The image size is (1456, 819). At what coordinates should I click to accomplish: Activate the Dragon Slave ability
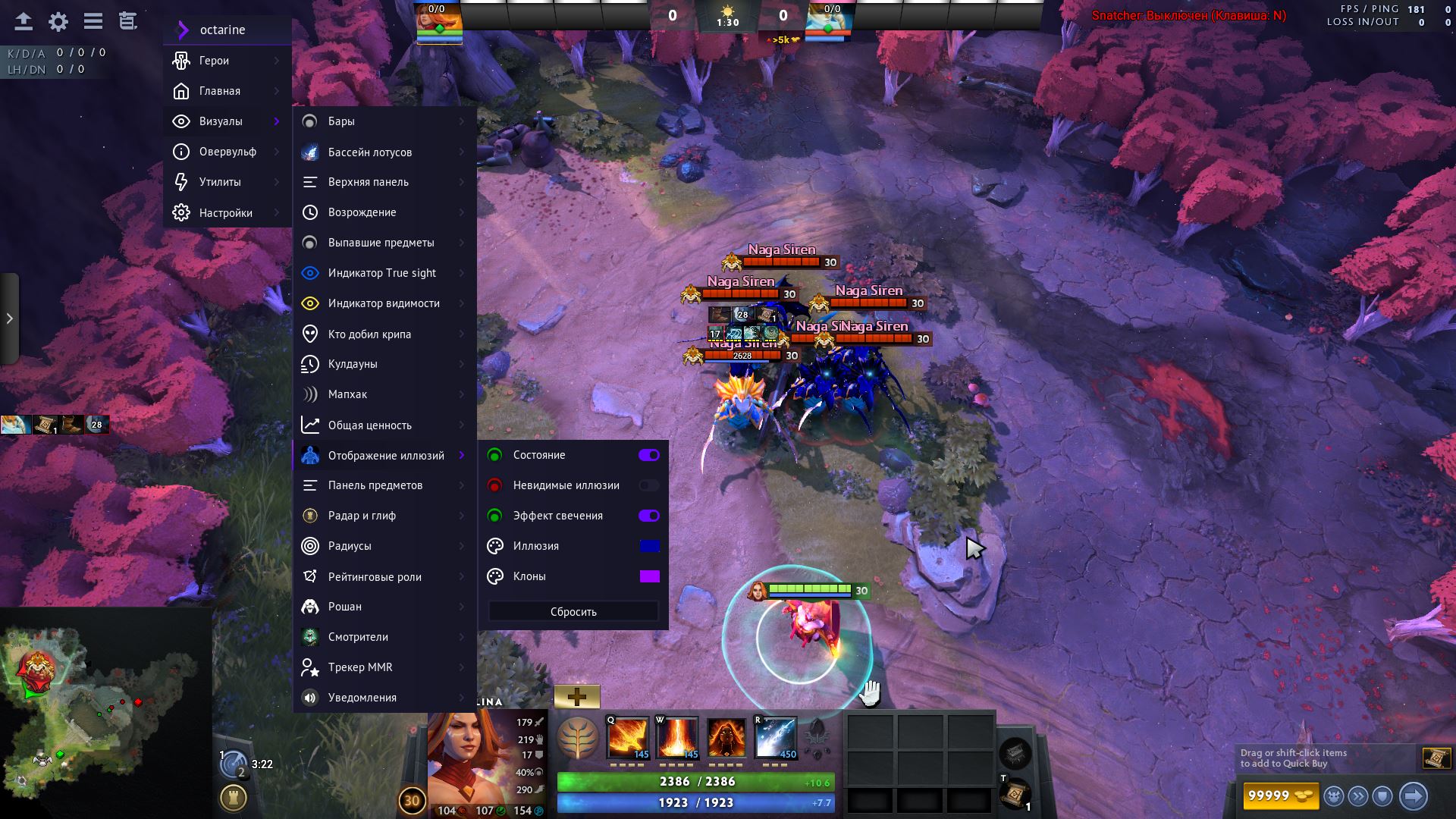pos(627,737)
